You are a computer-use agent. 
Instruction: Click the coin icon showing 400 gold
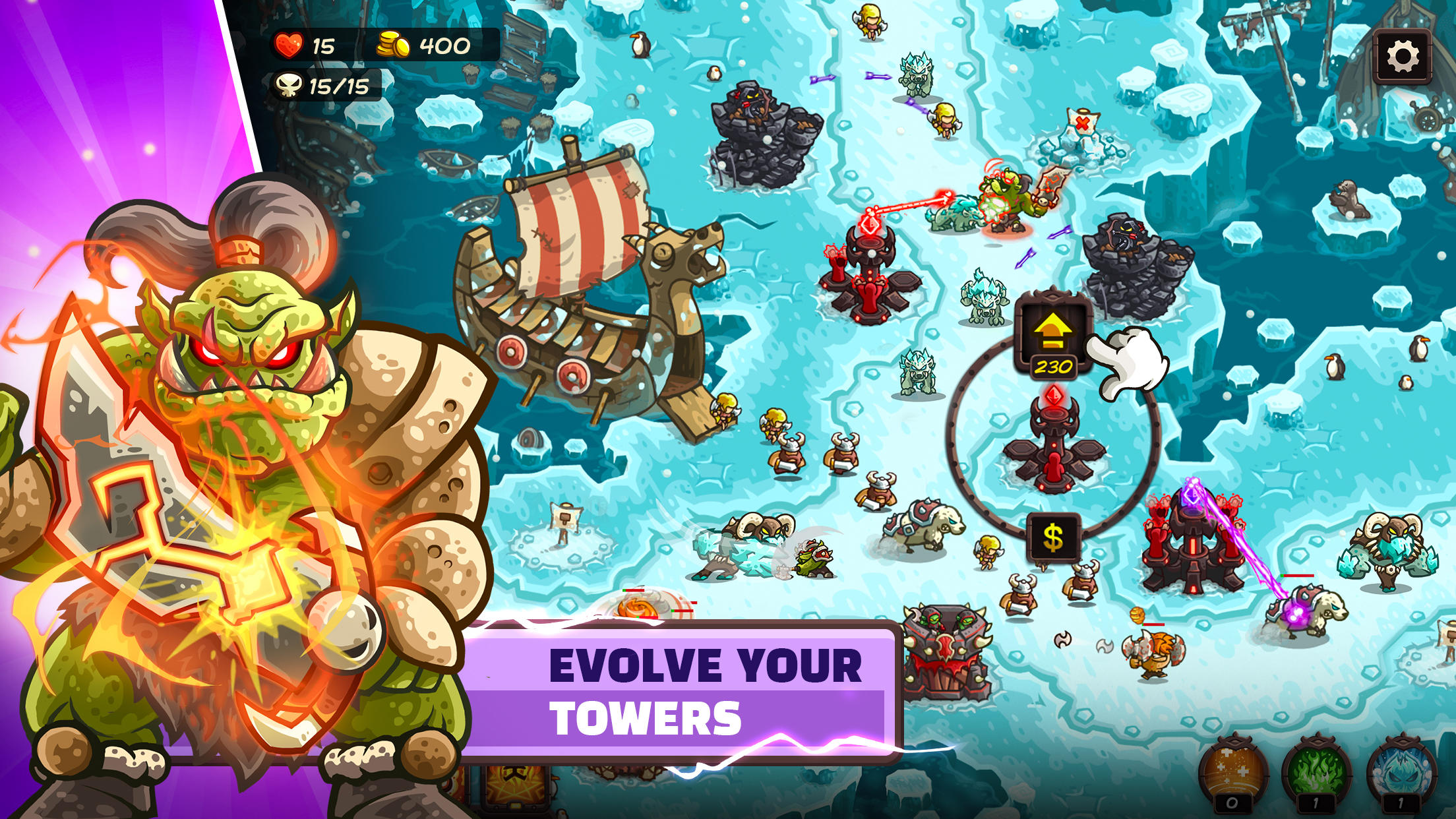coord(394,45)
